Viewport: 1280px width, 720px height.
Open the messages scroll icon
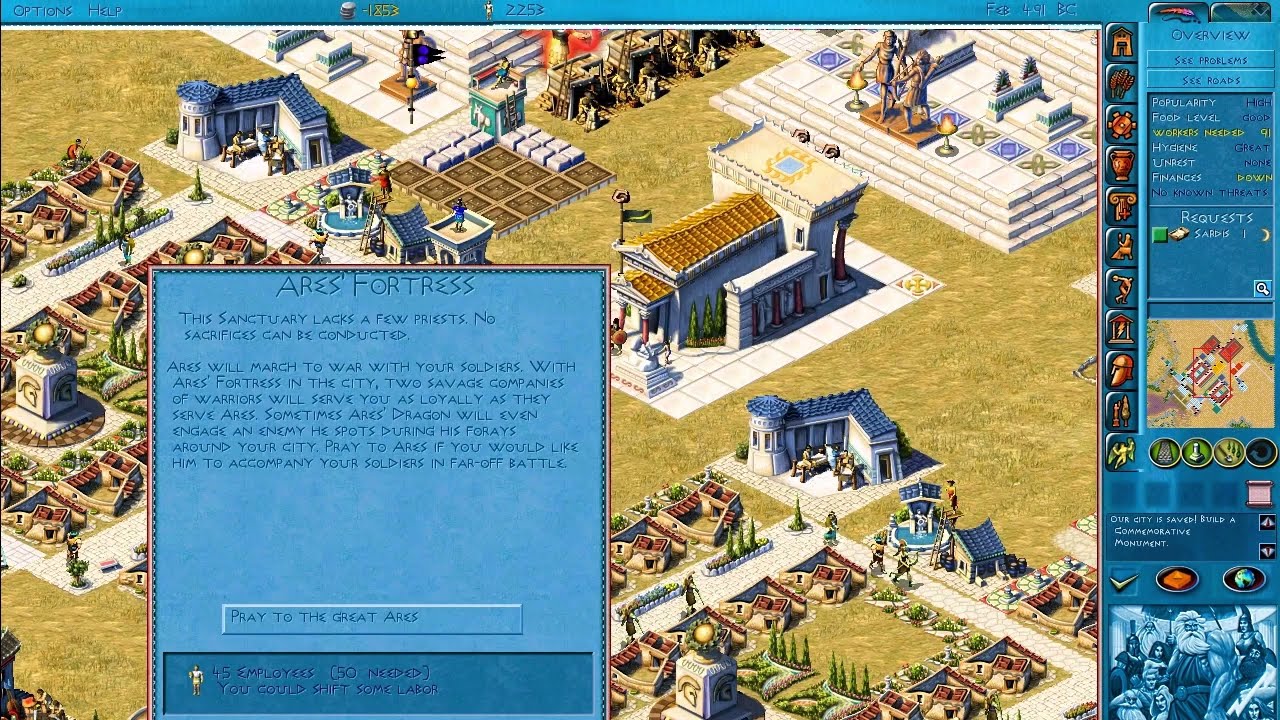pyautogui.click(x=1258, y=493)
